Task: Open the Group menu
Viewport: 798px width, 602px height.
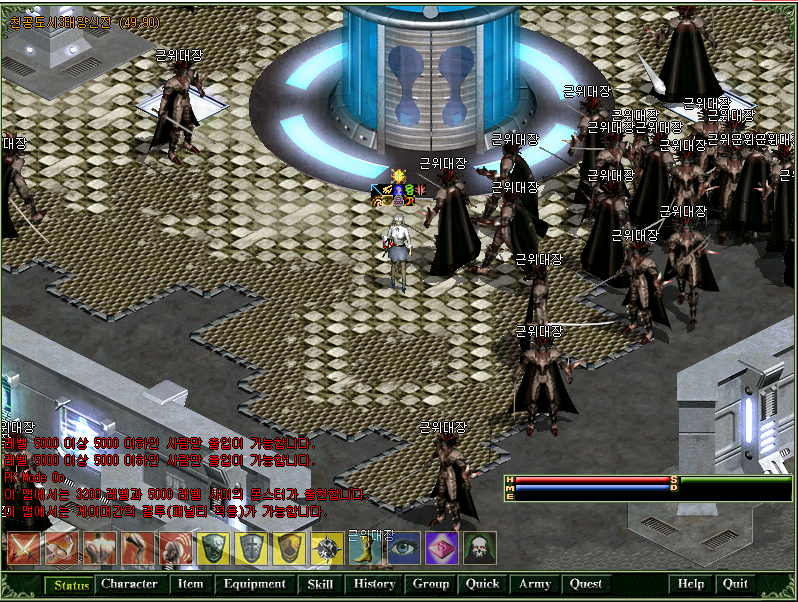Action: click(x=431, y=584)
